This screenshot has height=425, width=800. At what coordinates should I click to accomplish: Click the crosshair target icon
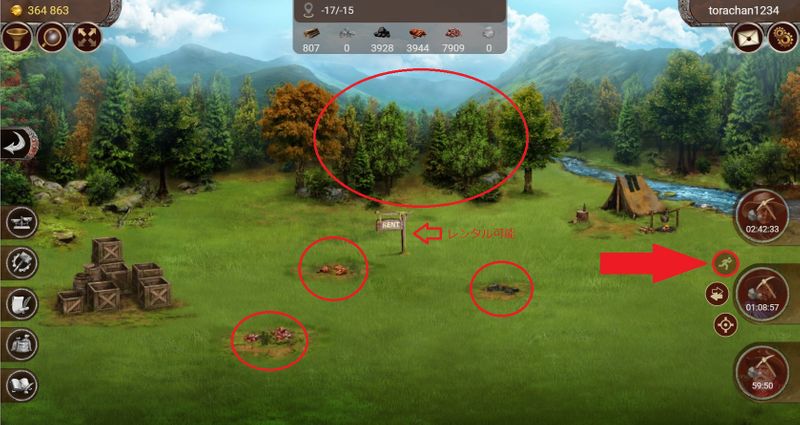point(724,325)
